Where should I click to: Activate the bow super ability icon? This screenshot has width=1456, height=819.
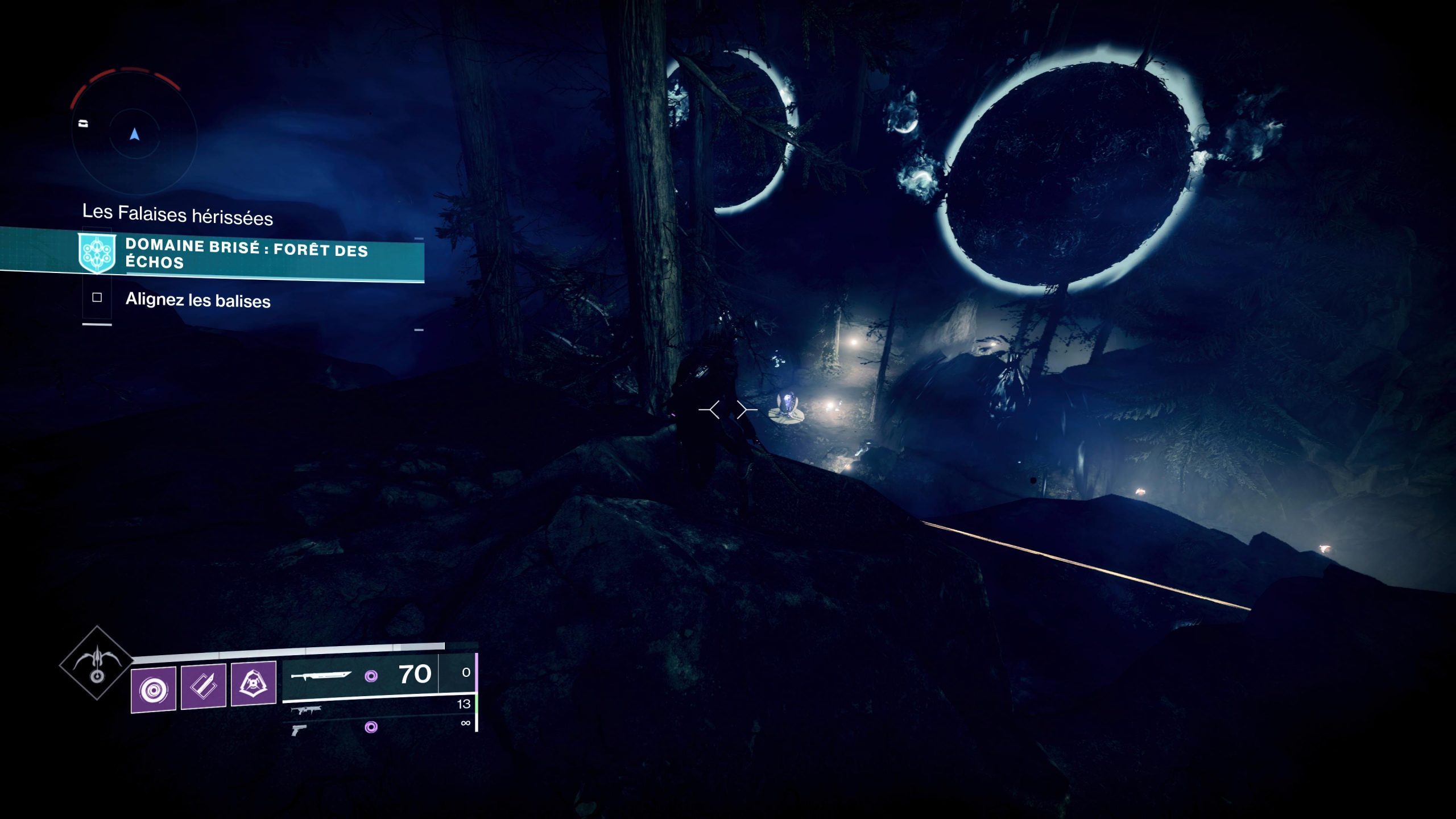[x=97, y=663]
